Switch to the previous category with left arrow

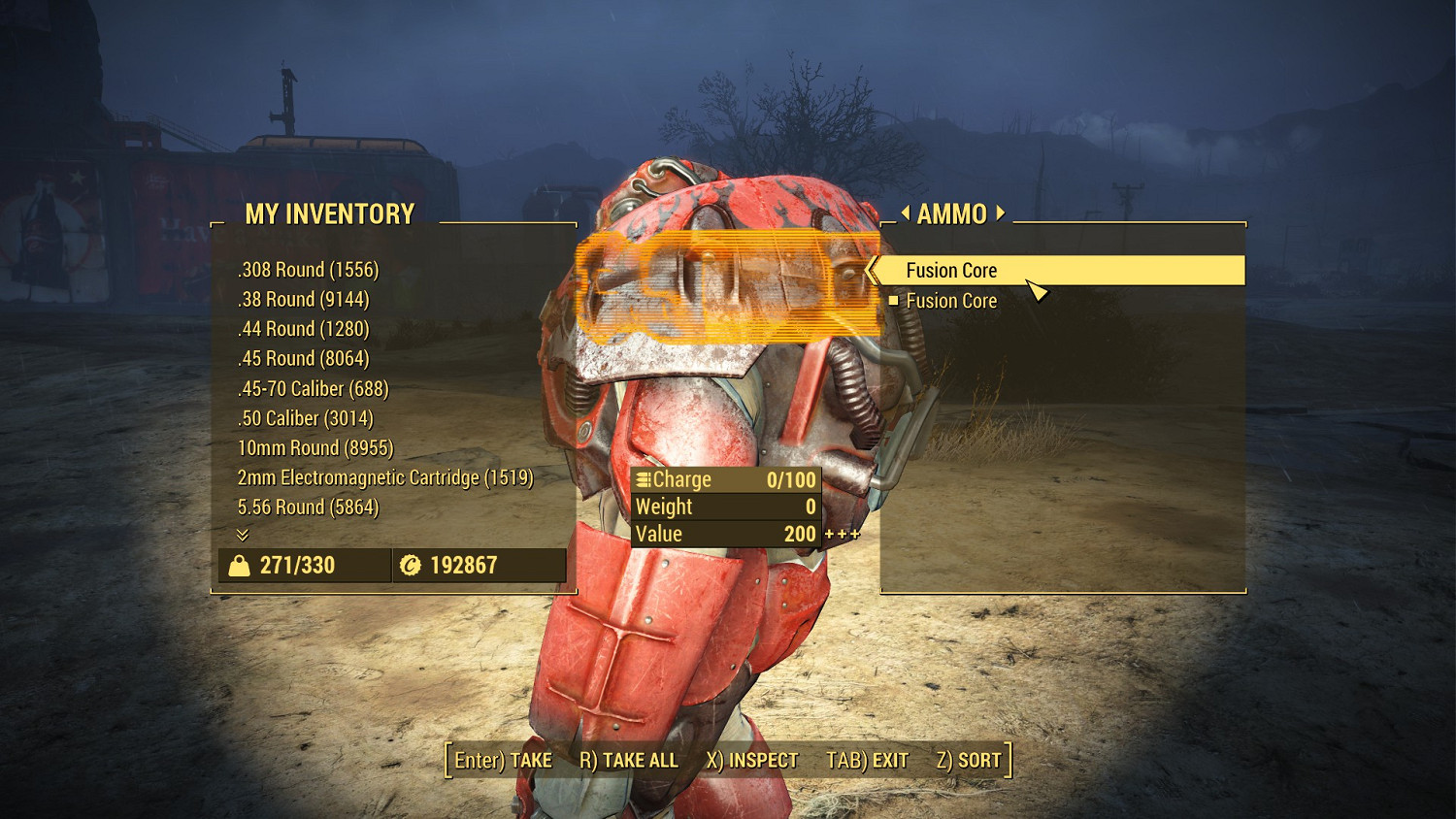tap(906, 213)
